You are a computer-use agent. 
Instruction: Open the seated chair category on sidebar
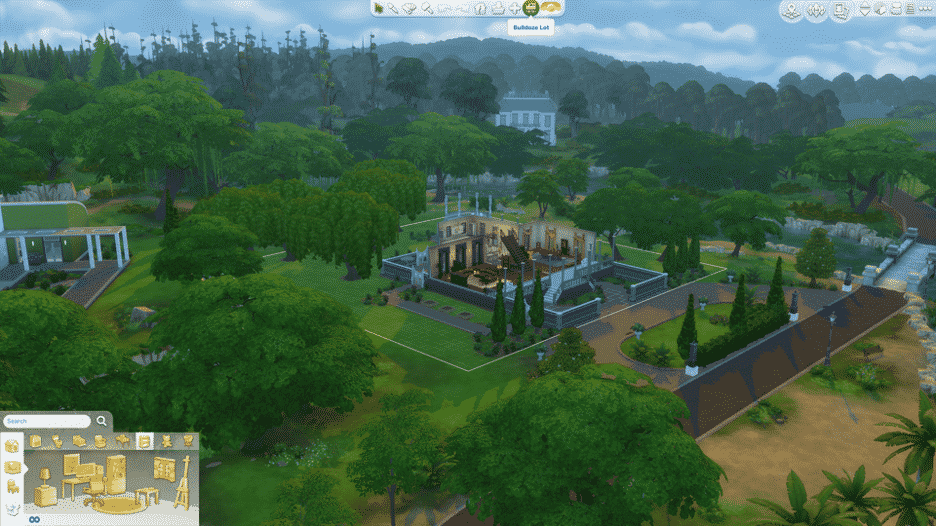coord(11,486)
